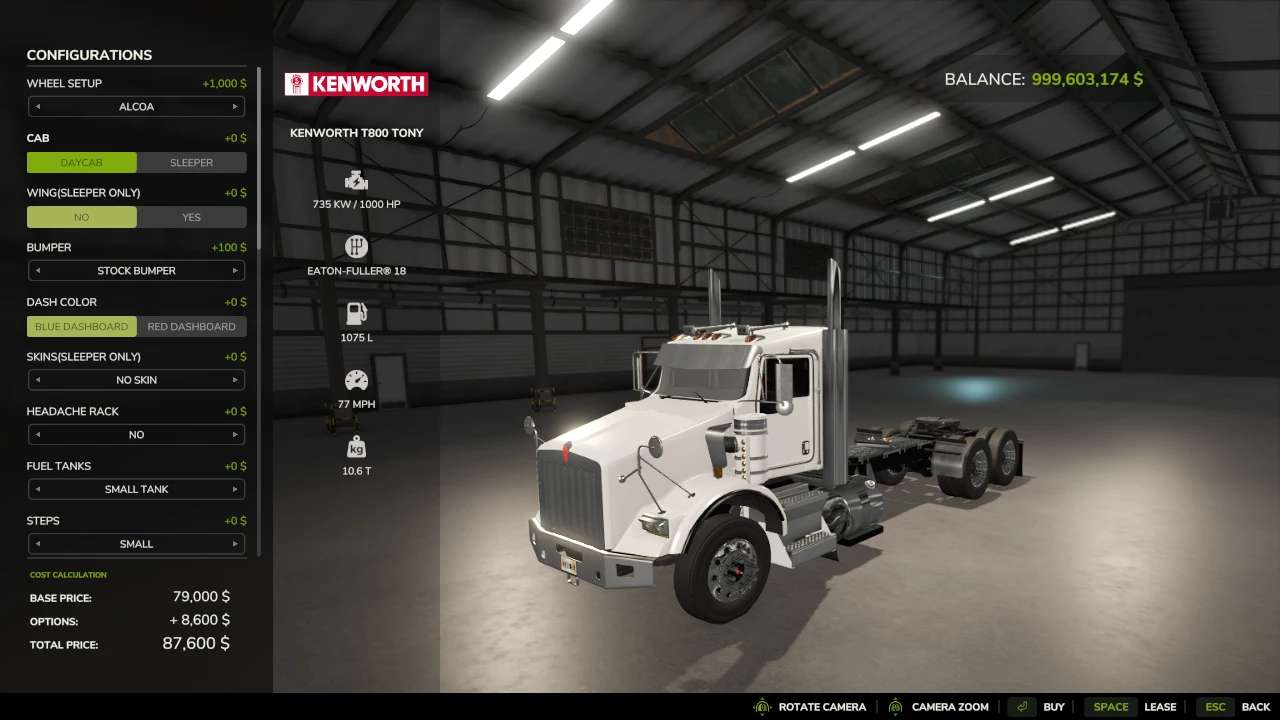Screen dimensions: 1280x720
Task: Set sleeper wing to No
Action: pyautogui.click(x=82, y=217)
